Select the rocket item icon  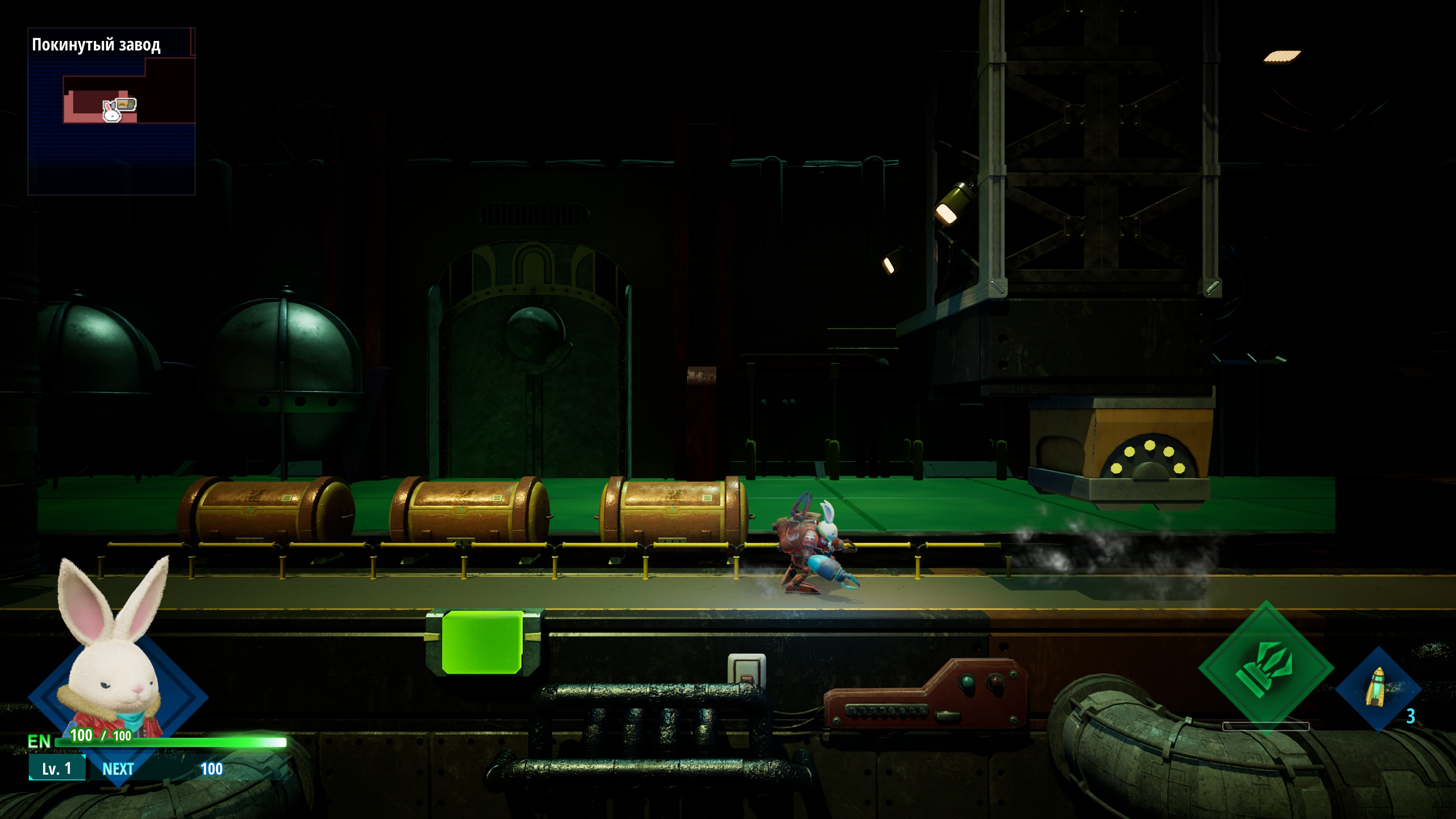[1377, 688]
